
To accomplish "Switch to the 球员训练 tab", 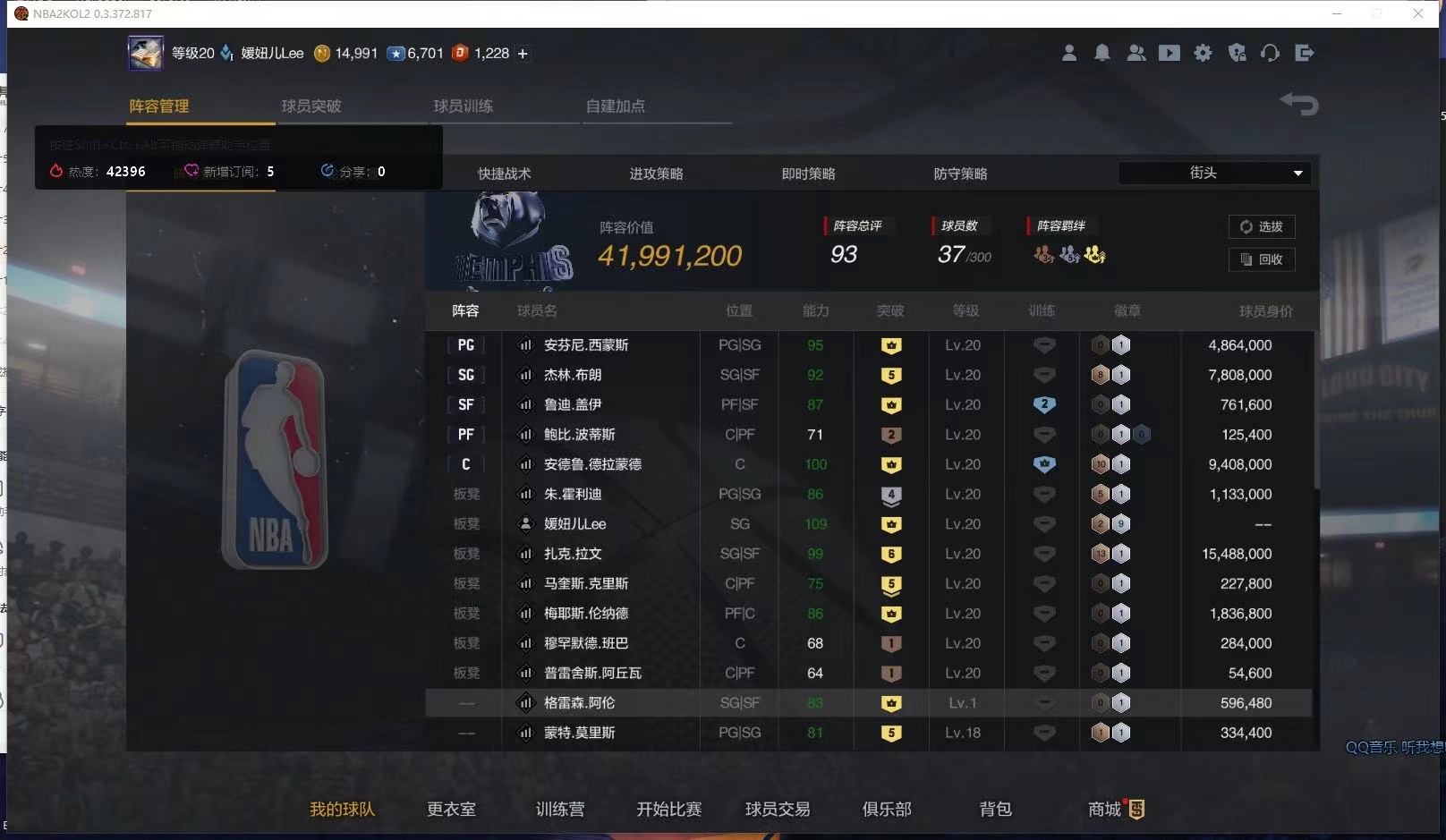I will (x=463, y=106).
